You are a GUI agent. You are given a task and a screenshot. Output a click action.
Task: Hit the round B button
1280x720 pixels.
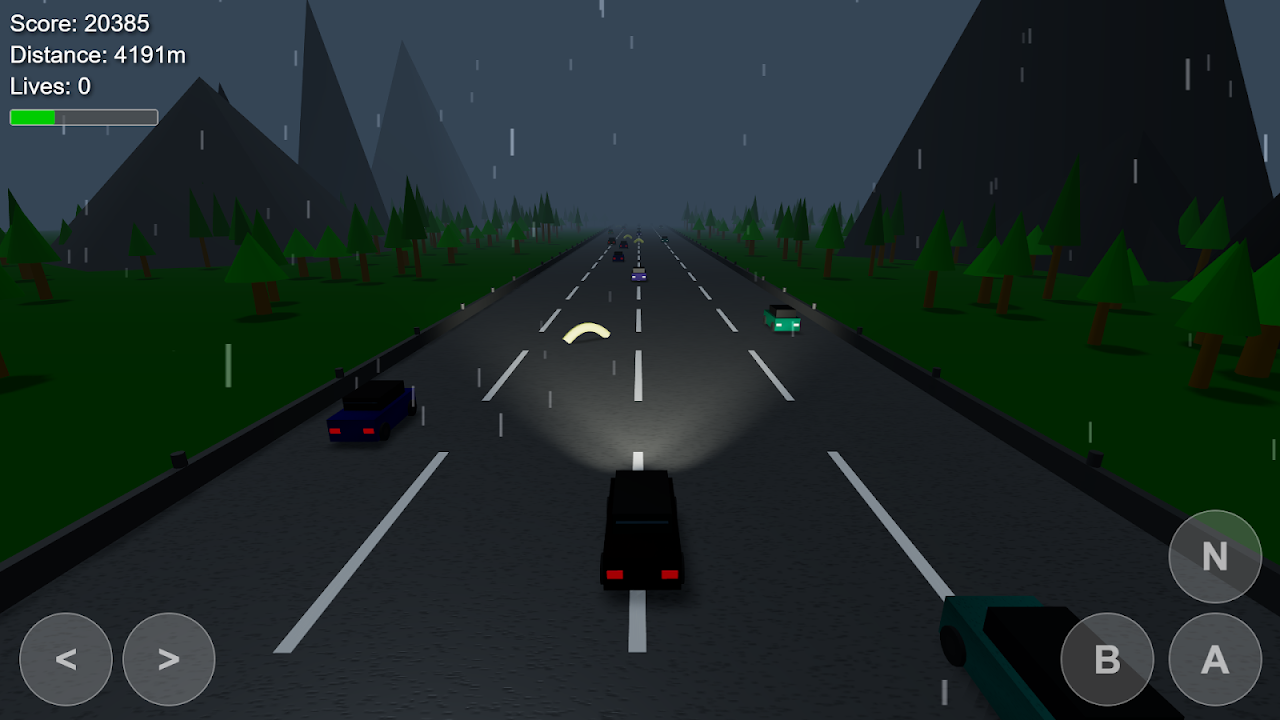(x=1107, y=659)
